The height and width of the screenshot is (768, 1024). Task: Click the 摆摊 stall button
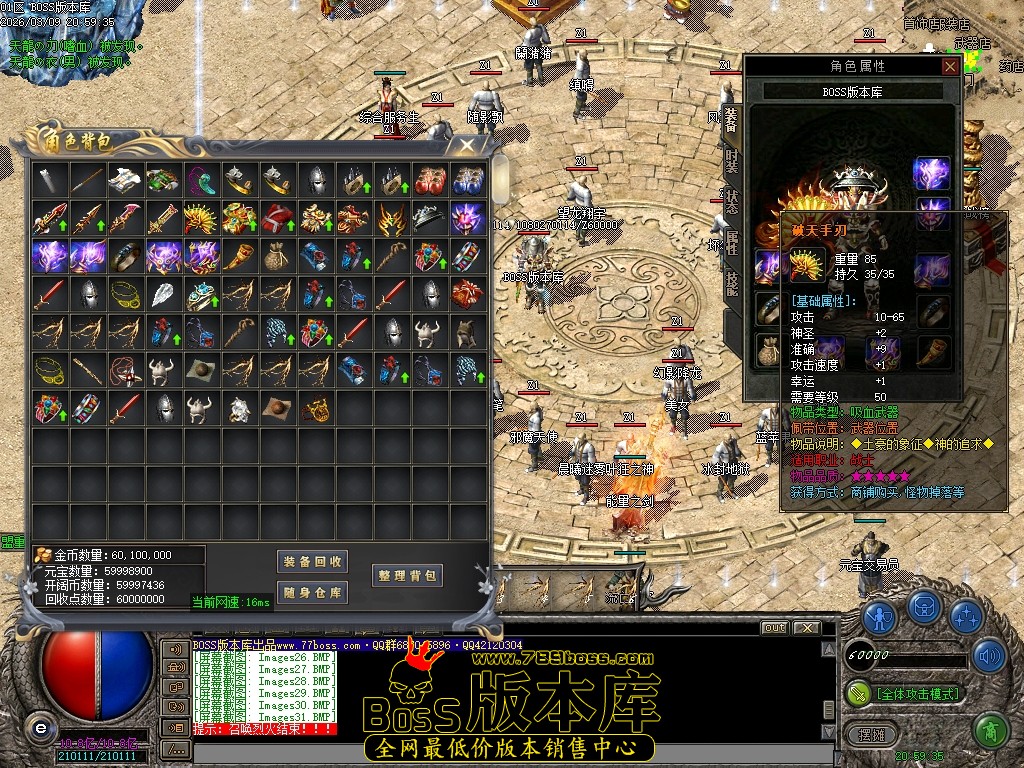[871, 734]
